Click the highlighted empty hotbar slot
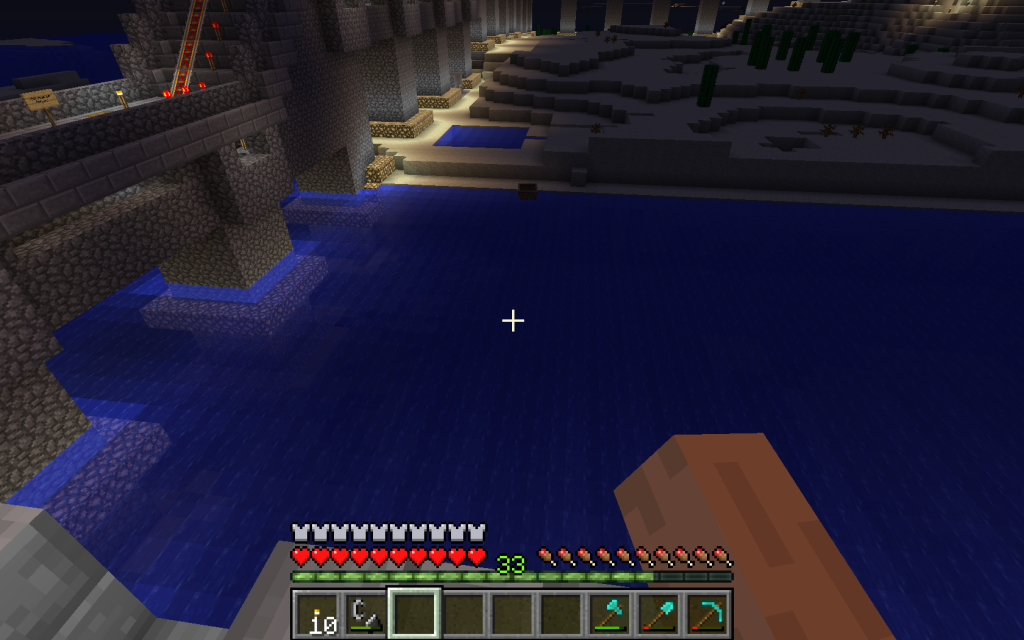 415,613
